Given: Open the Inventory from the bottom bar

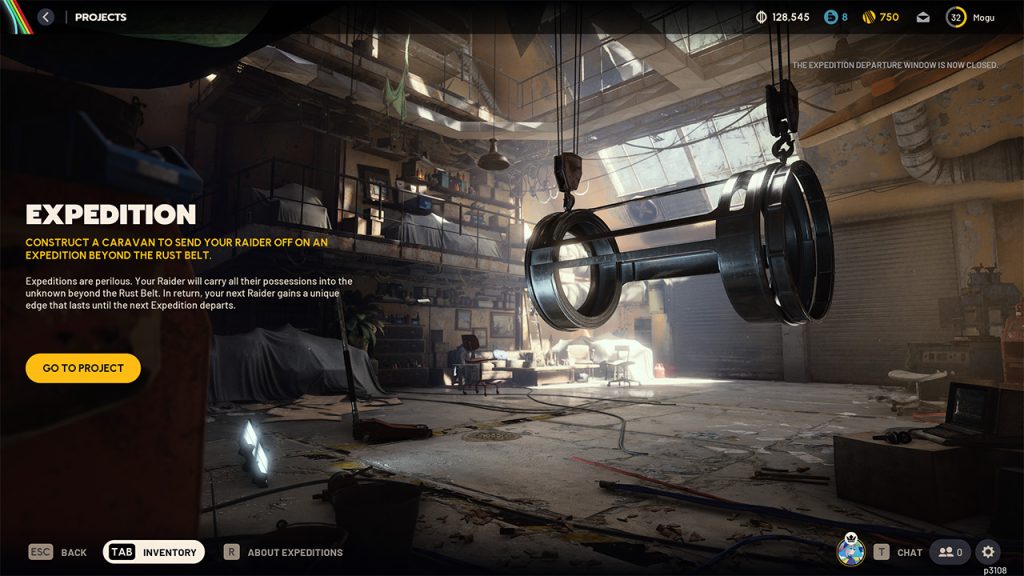Looking at the screenshot, I should coord(154,552).
